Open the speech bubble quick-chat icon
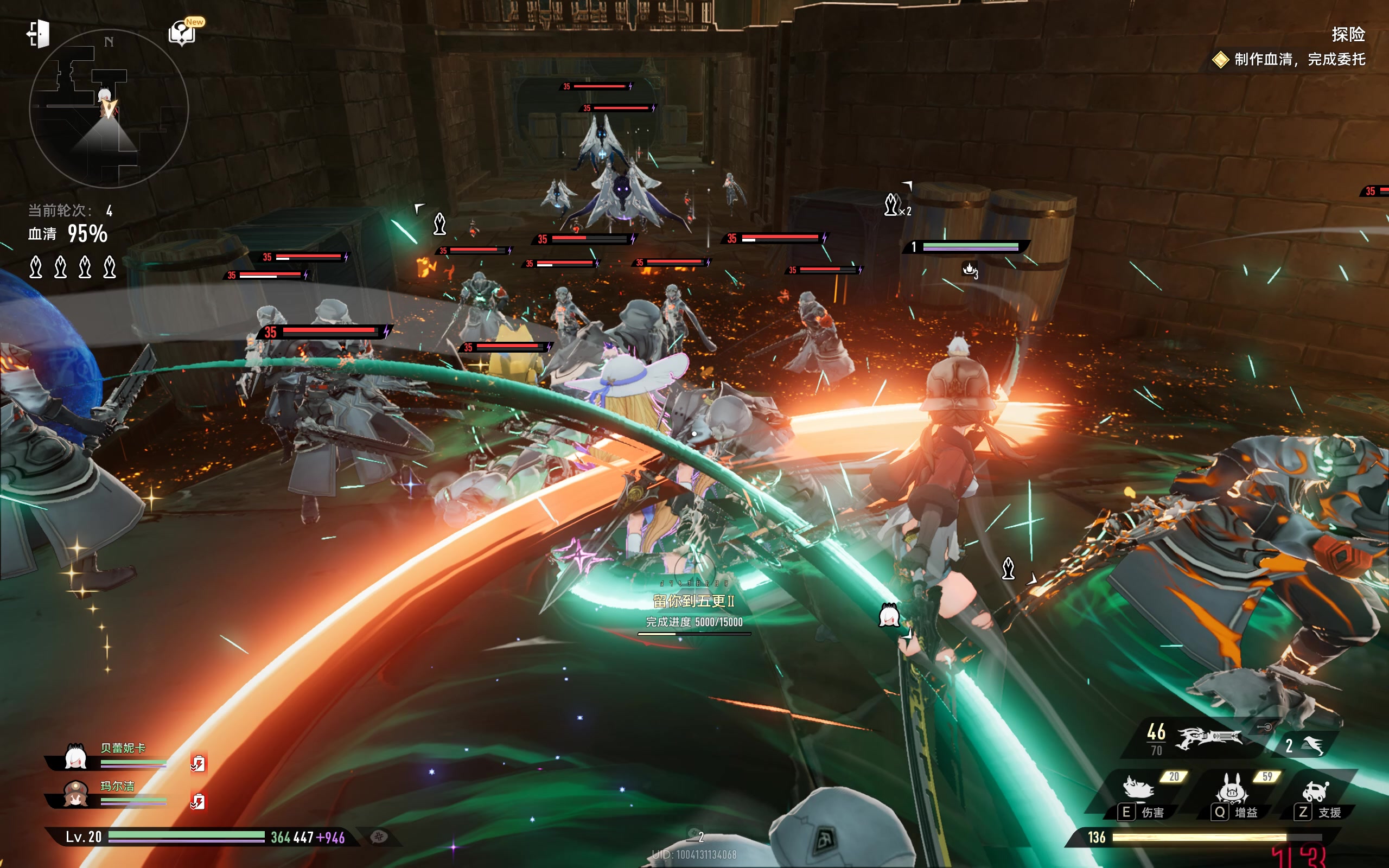The width and height of the screenshot is (1389, 868). tap(379, 837)
